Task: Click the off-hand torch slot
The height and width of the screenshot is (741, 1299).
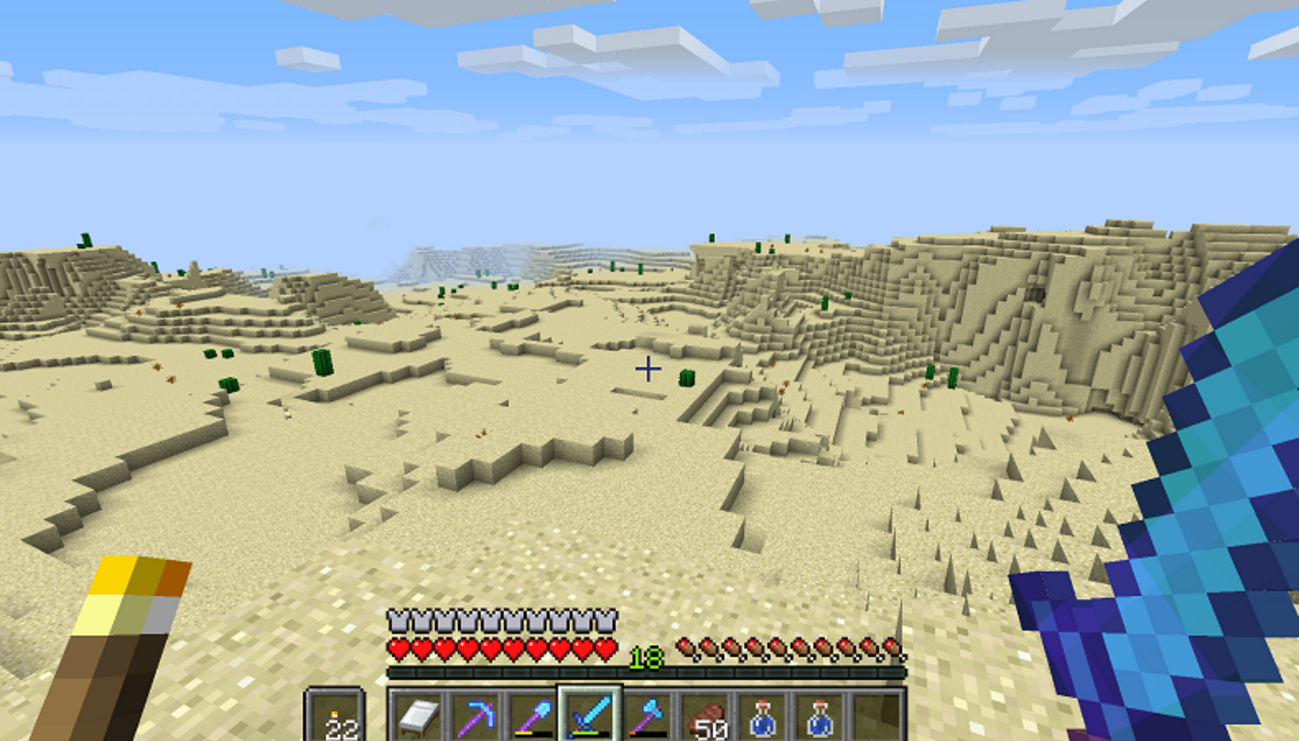Action: tap(334, 717)
